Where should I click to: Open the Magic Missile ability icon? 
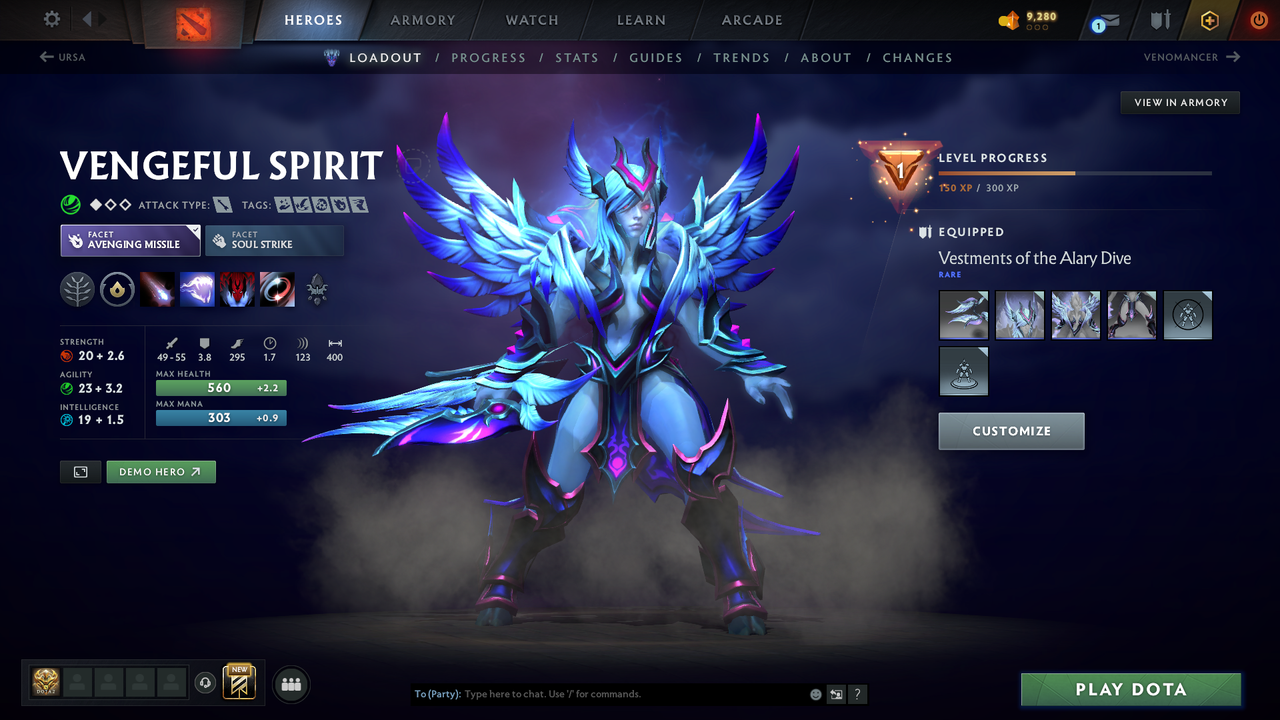point(158,289)
